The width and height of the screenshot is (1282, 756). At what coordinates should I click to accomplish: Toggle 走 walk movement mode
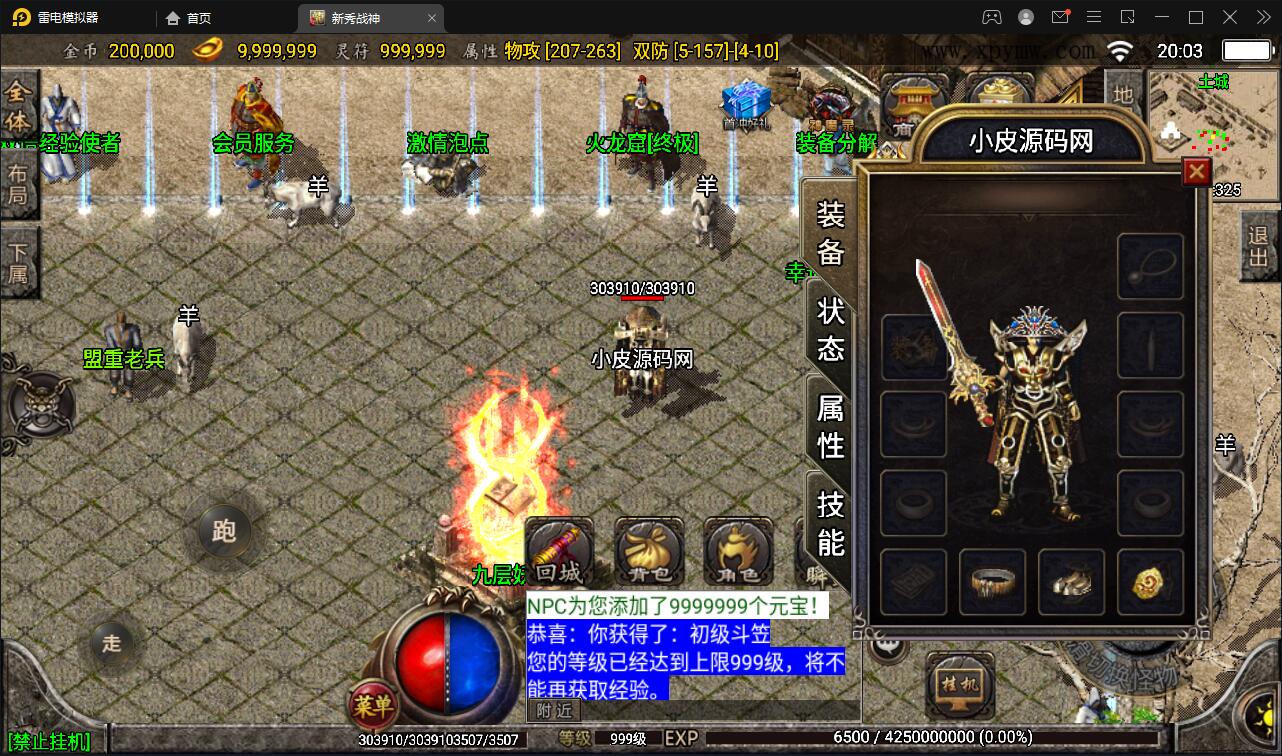[112, 645]
